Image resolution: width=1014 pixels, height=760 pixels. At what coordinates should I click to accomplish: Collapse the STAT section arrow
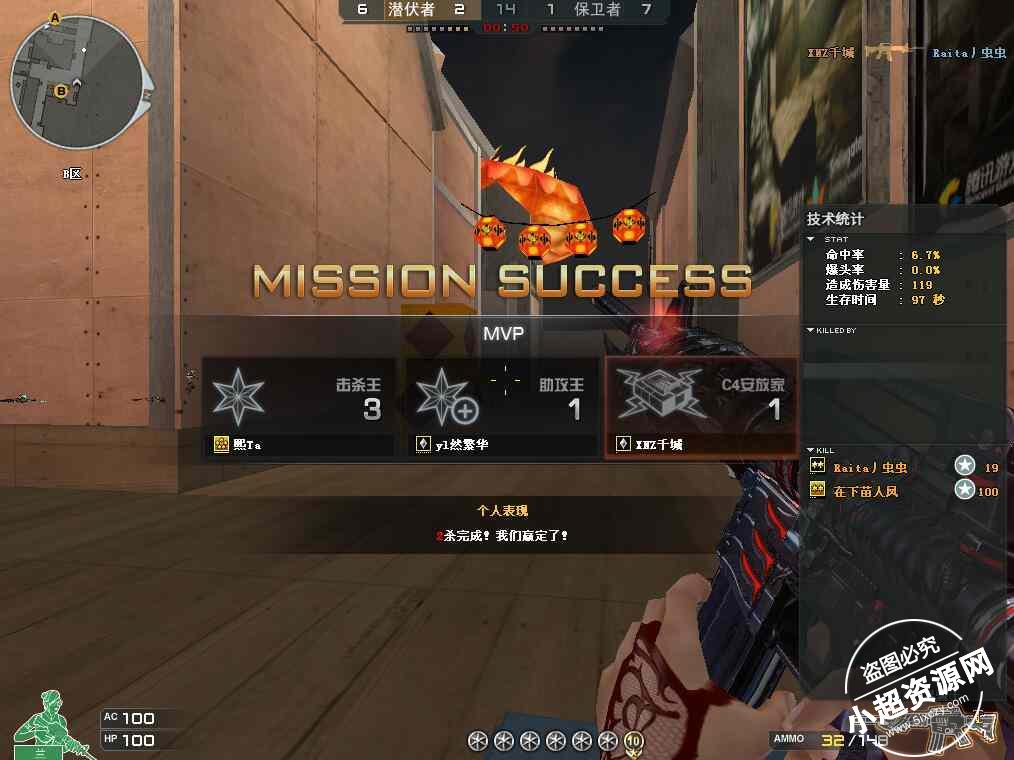811,239
